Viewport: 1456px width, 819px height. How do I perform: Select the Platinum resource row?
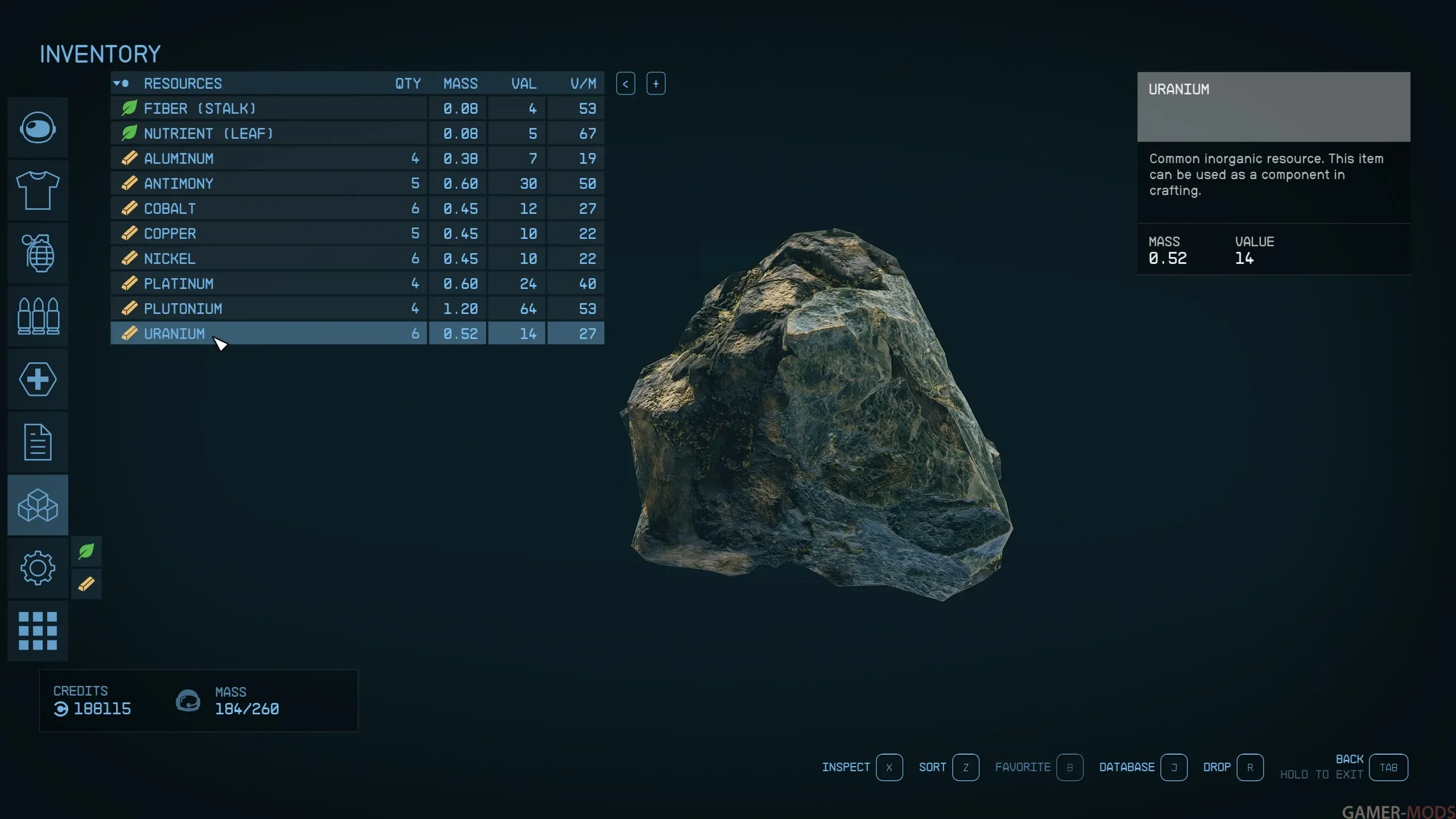coord(267,283)
